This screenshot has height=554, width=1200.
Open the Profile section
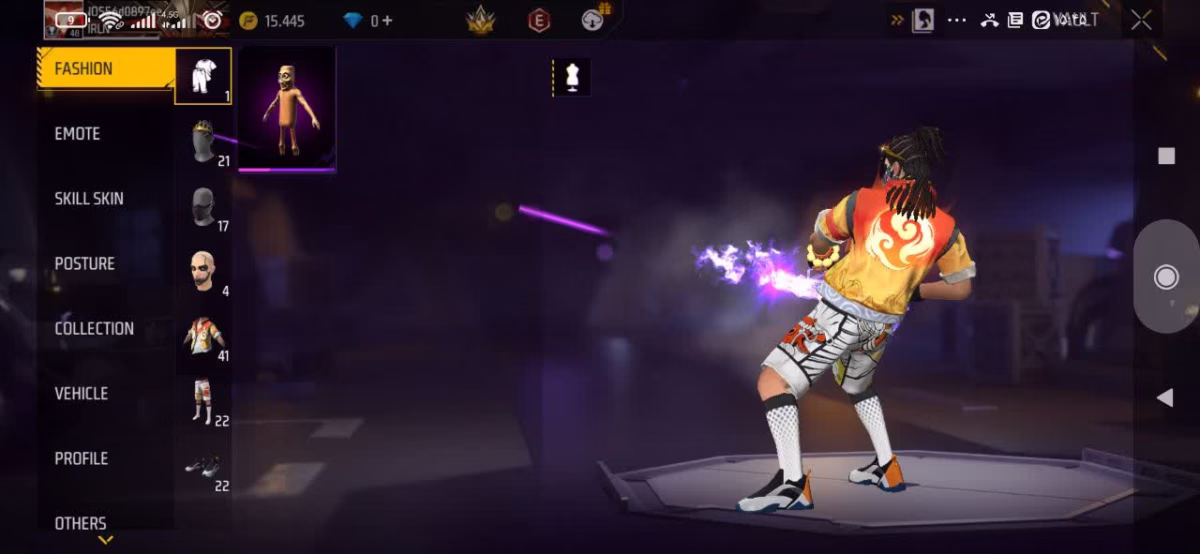pyautogui.click(x=82, y=459)
